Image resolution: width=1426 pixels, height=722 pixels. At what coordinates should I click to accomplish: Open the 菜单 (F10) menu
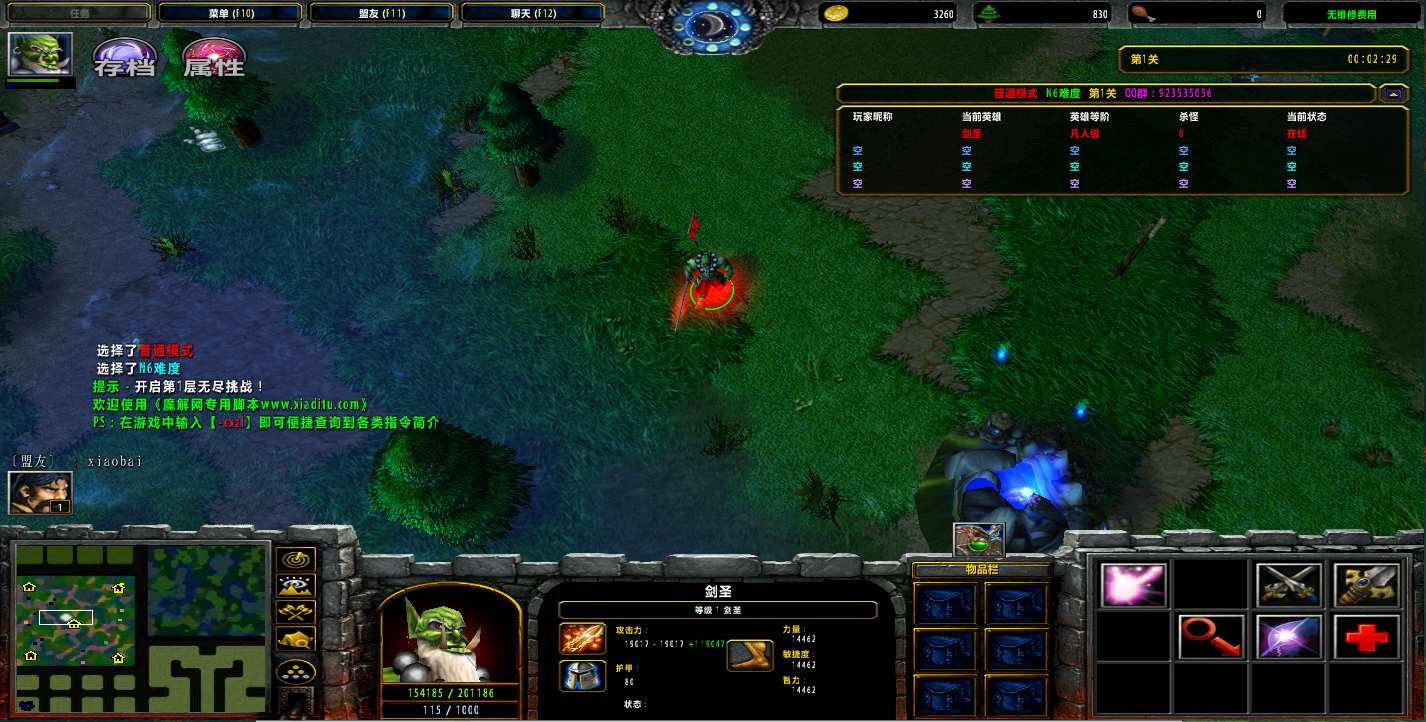(230, 14)
